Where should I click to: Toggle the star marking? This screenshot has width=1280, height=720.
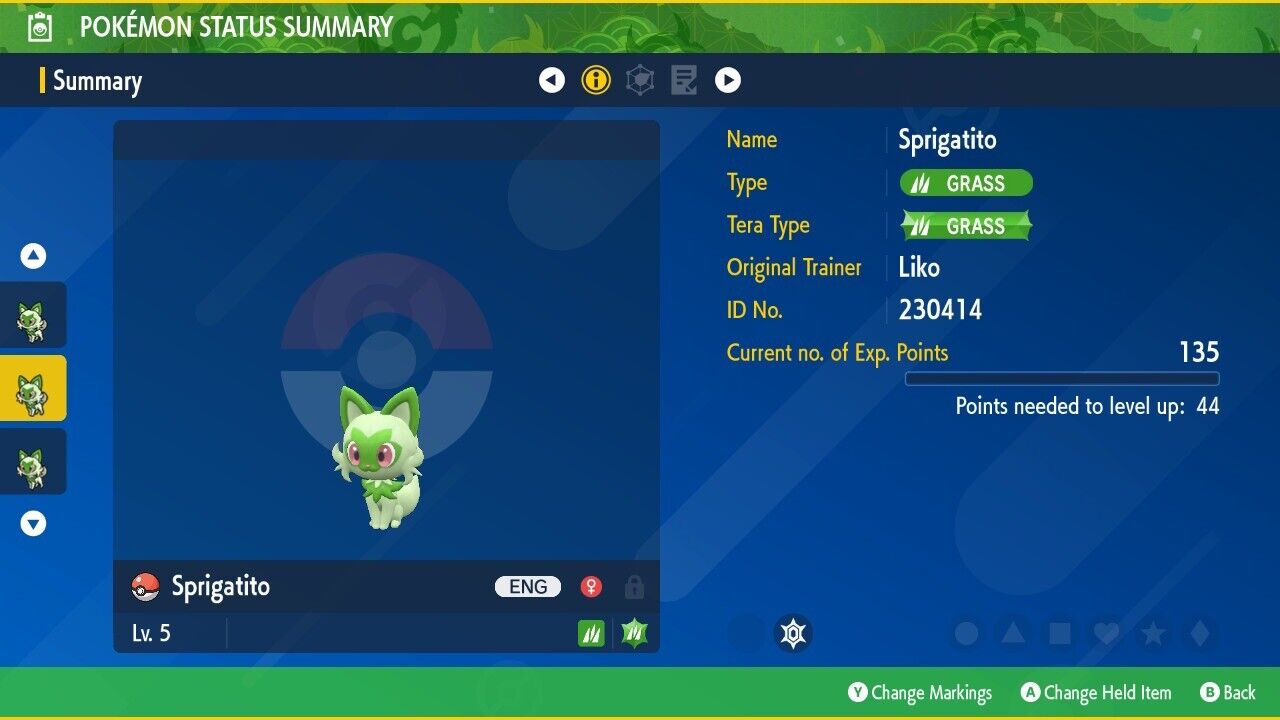pos(1153,633)
